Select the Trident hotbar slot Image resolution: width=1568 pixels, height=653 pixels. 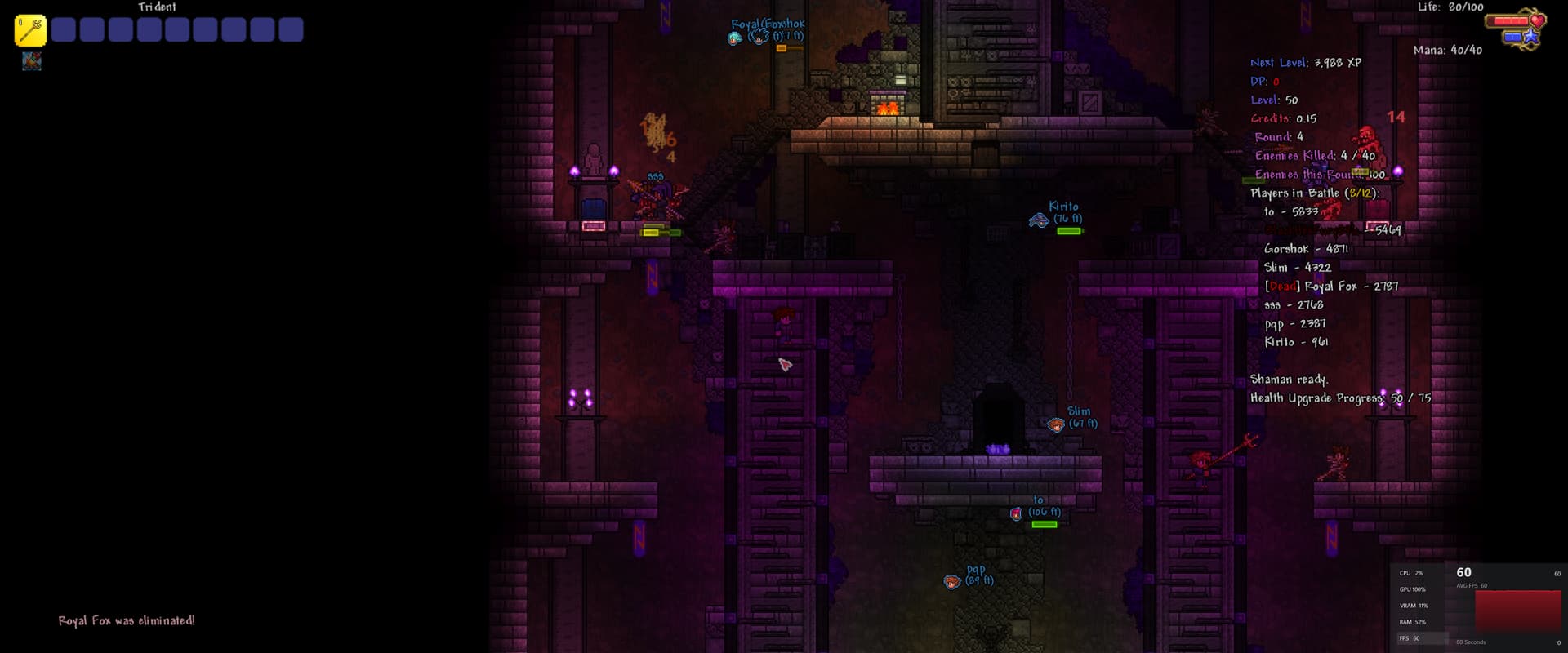(30, 30)
